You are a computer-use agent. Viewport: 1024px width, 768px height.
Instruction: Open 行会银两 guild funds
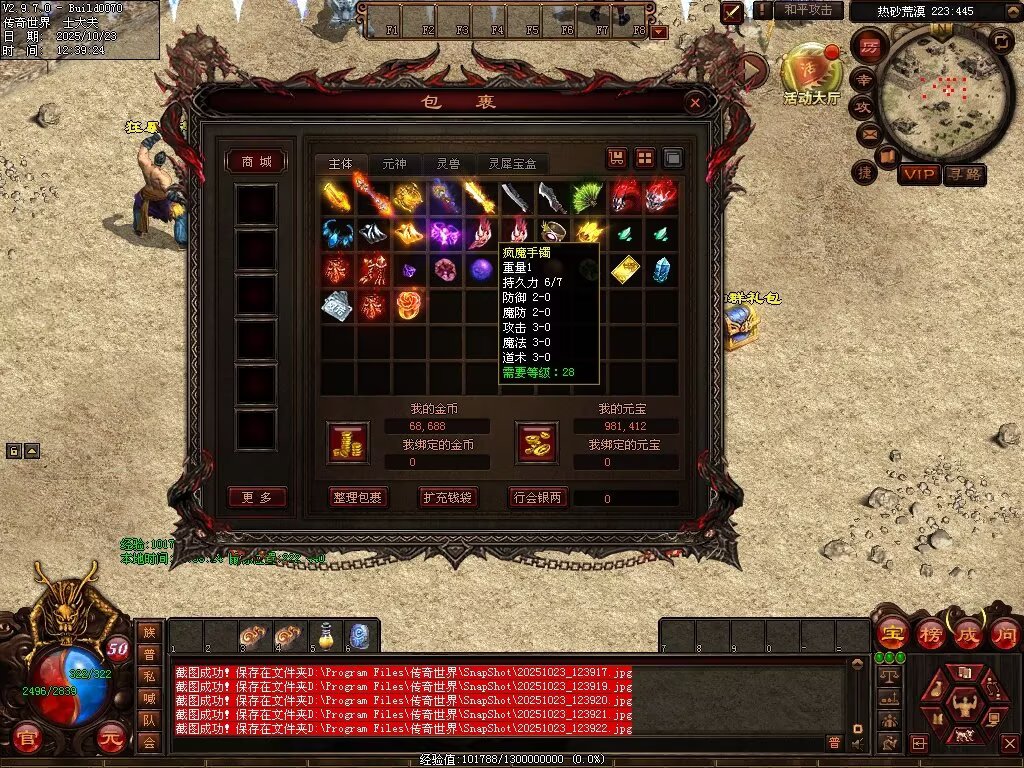538,497
